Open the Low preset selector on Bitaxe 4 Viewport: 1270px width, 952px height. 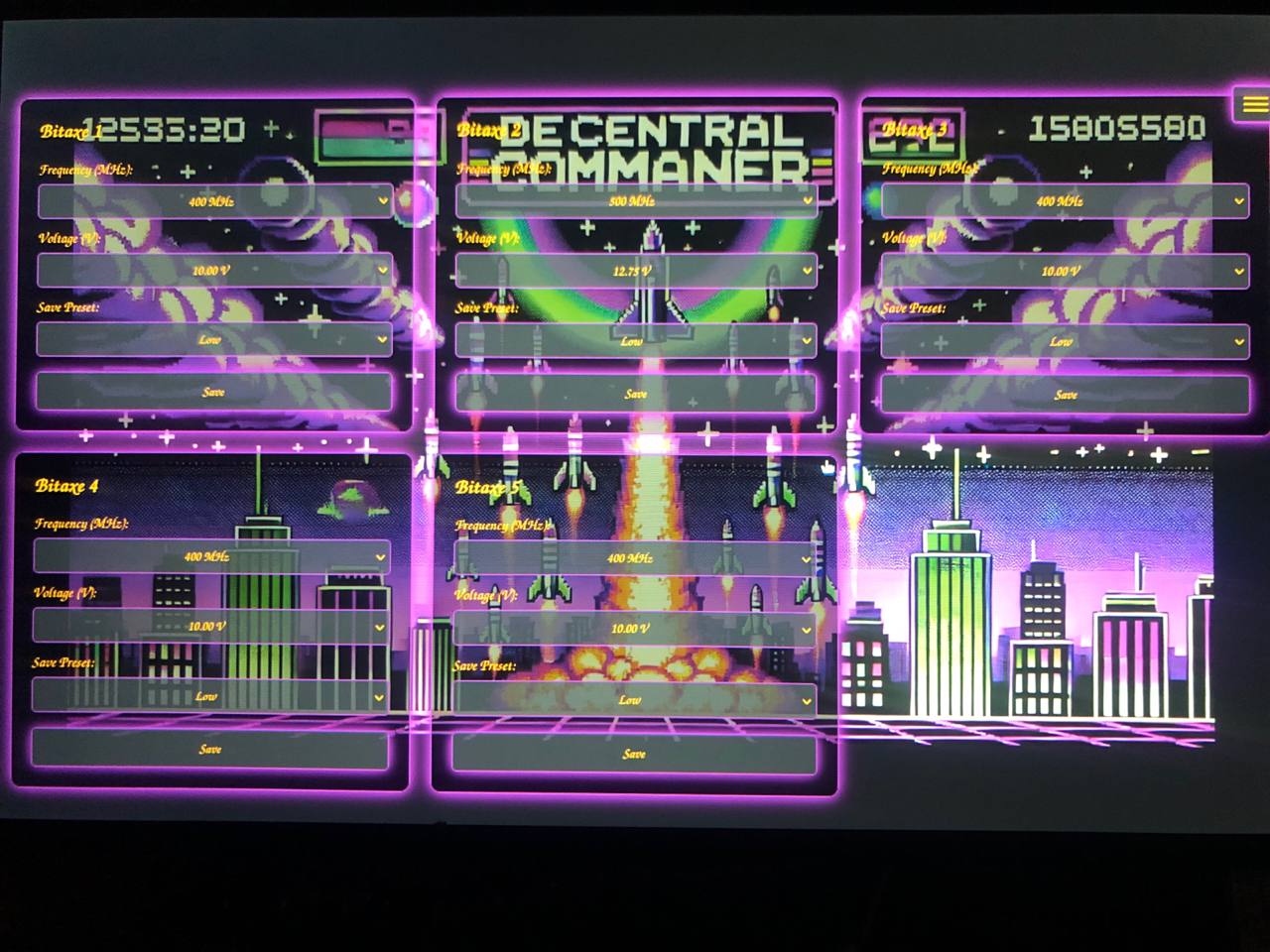click(208, 696)
